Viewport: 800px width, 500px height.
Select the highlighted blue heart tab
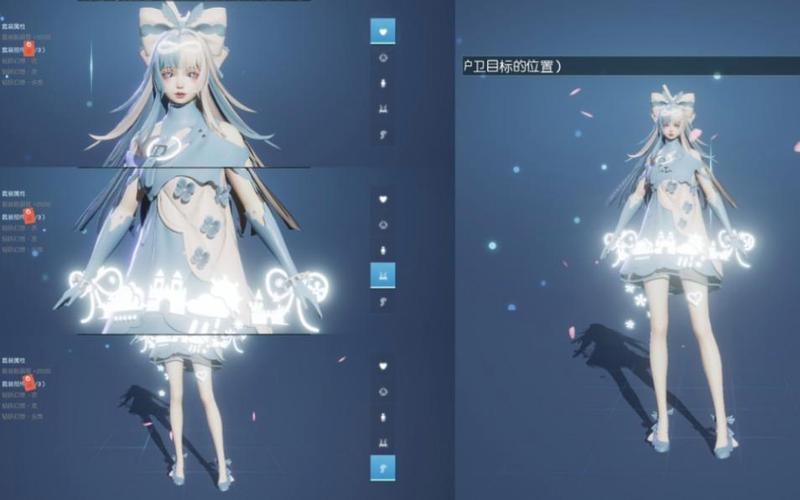(382, 31)
